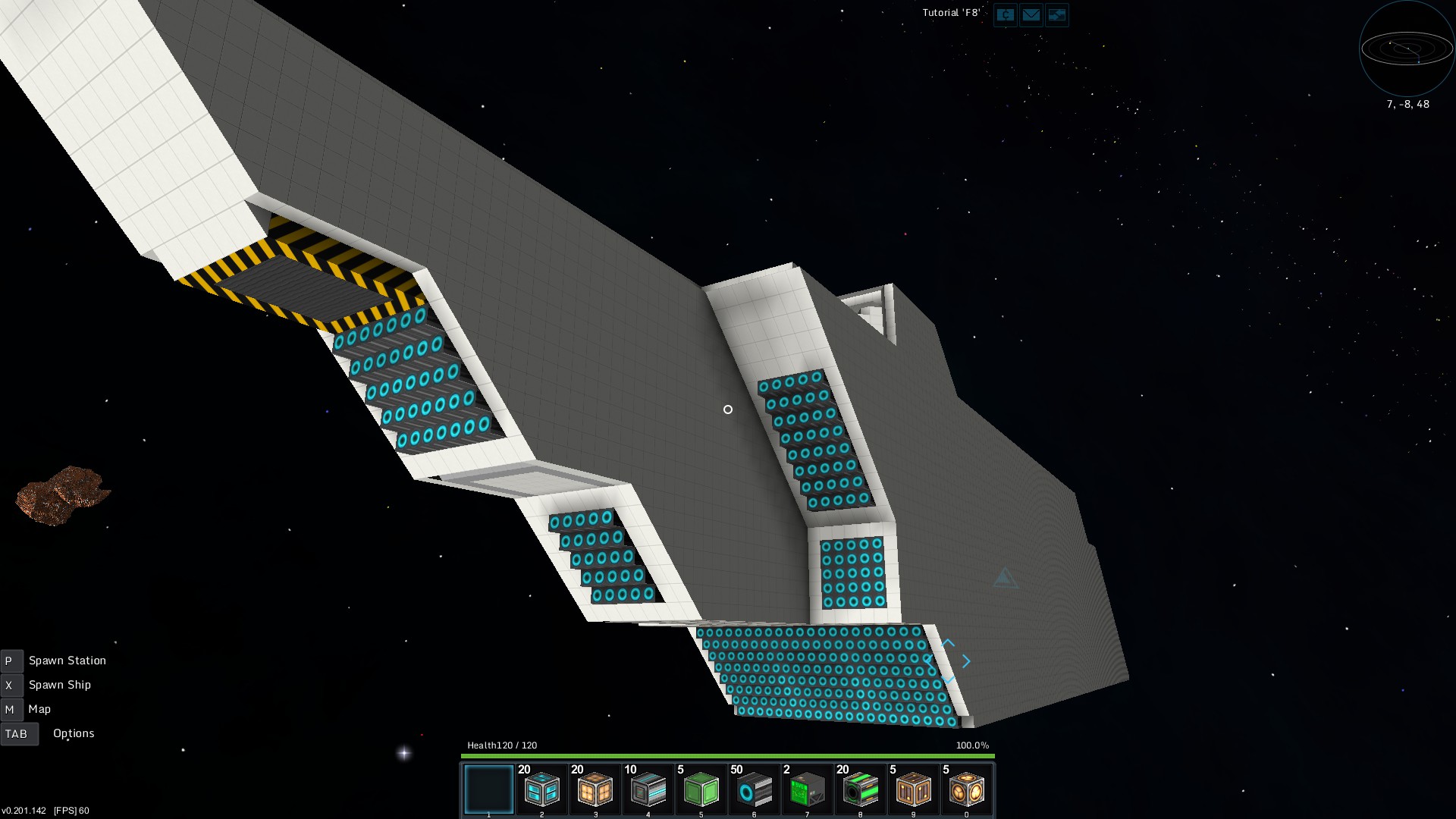Click the credits 'C' icon

coord(1005,14)
